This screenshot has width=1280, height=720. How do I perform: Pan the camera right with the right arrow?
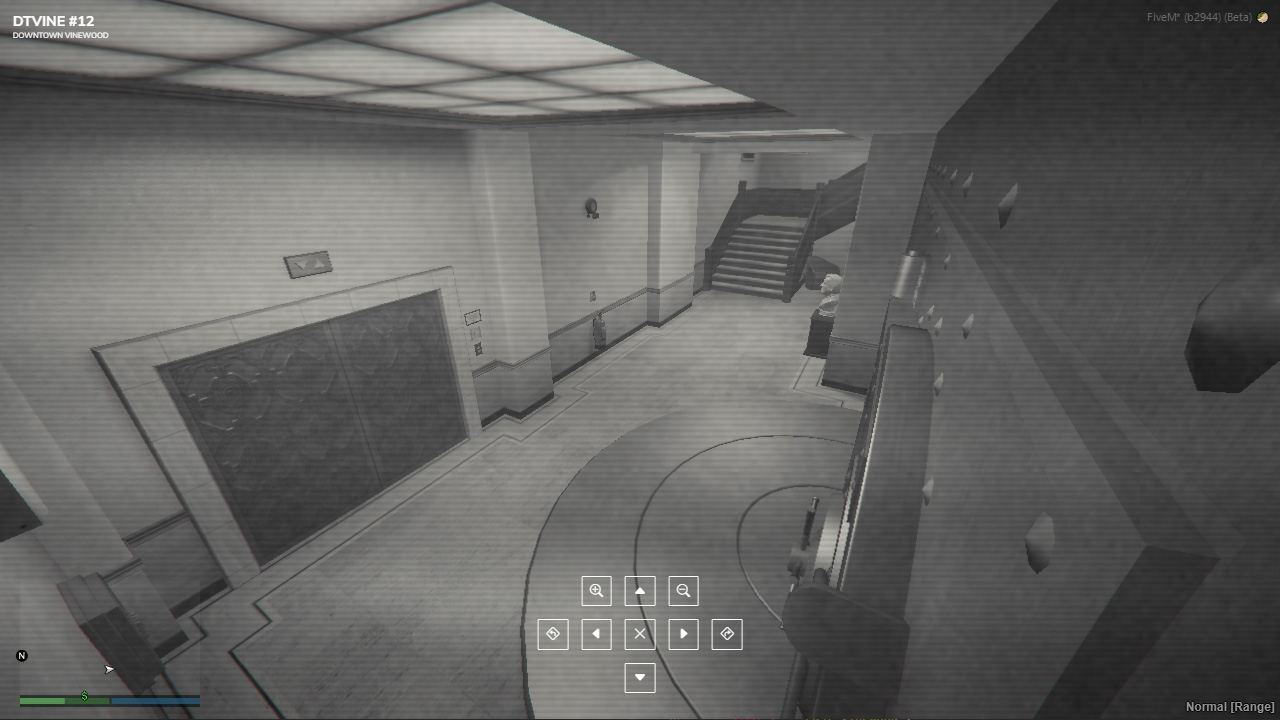(683, 633)
